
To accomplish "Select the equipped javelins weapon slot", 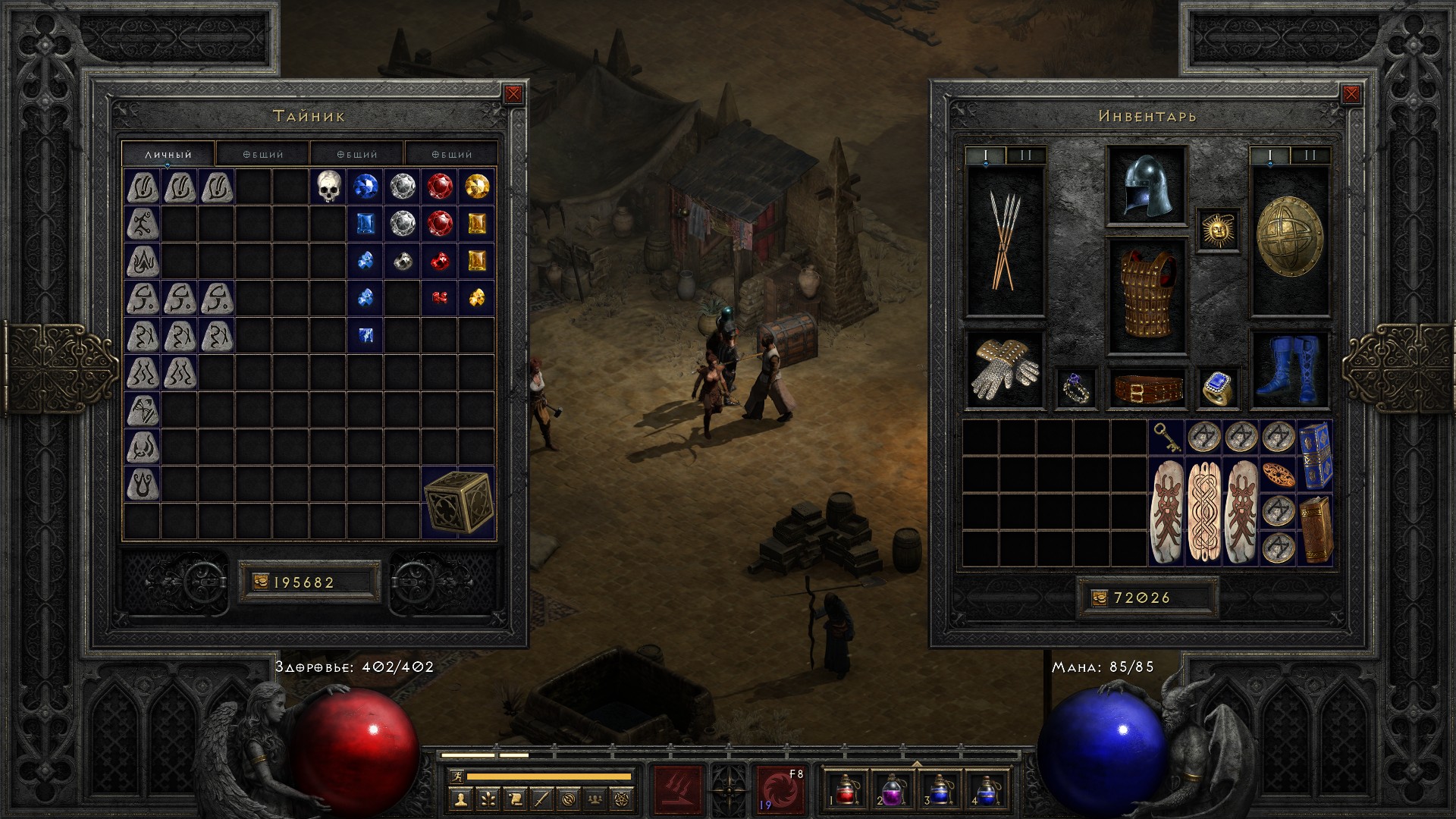I will pos(1005,241).
